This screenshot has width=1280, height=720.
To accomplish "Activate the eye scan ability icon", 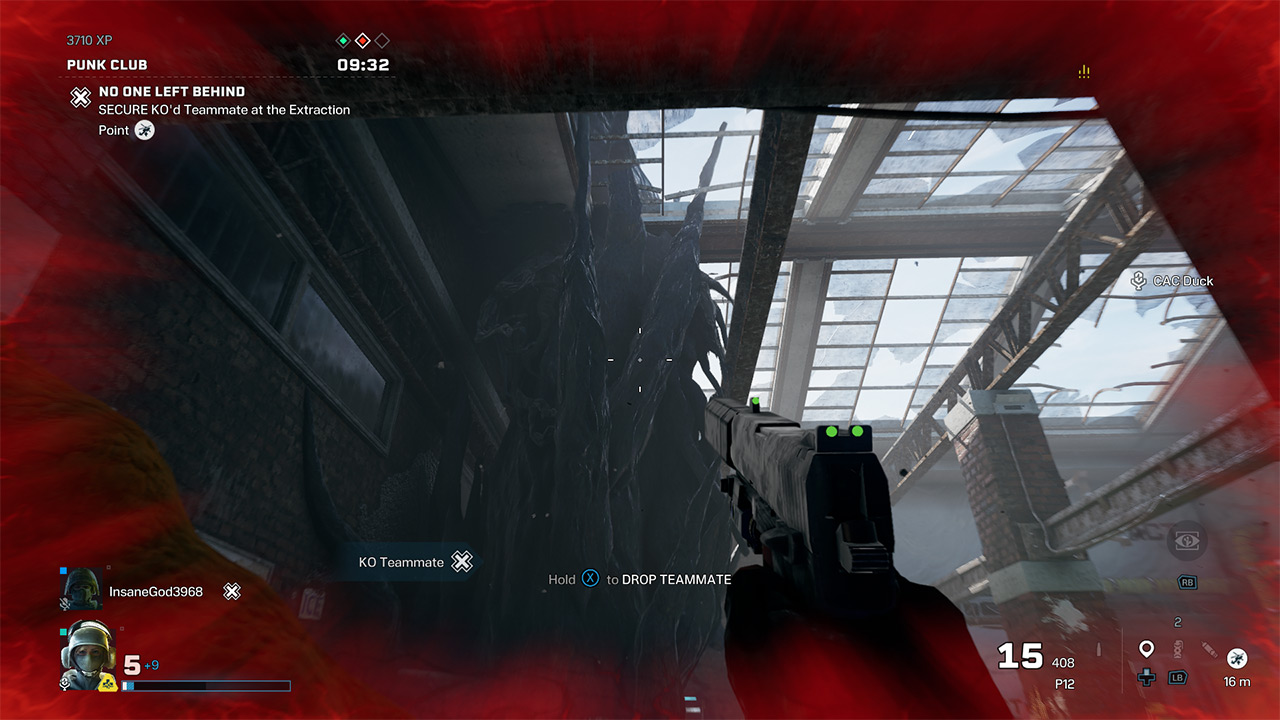I will 1187,541.
